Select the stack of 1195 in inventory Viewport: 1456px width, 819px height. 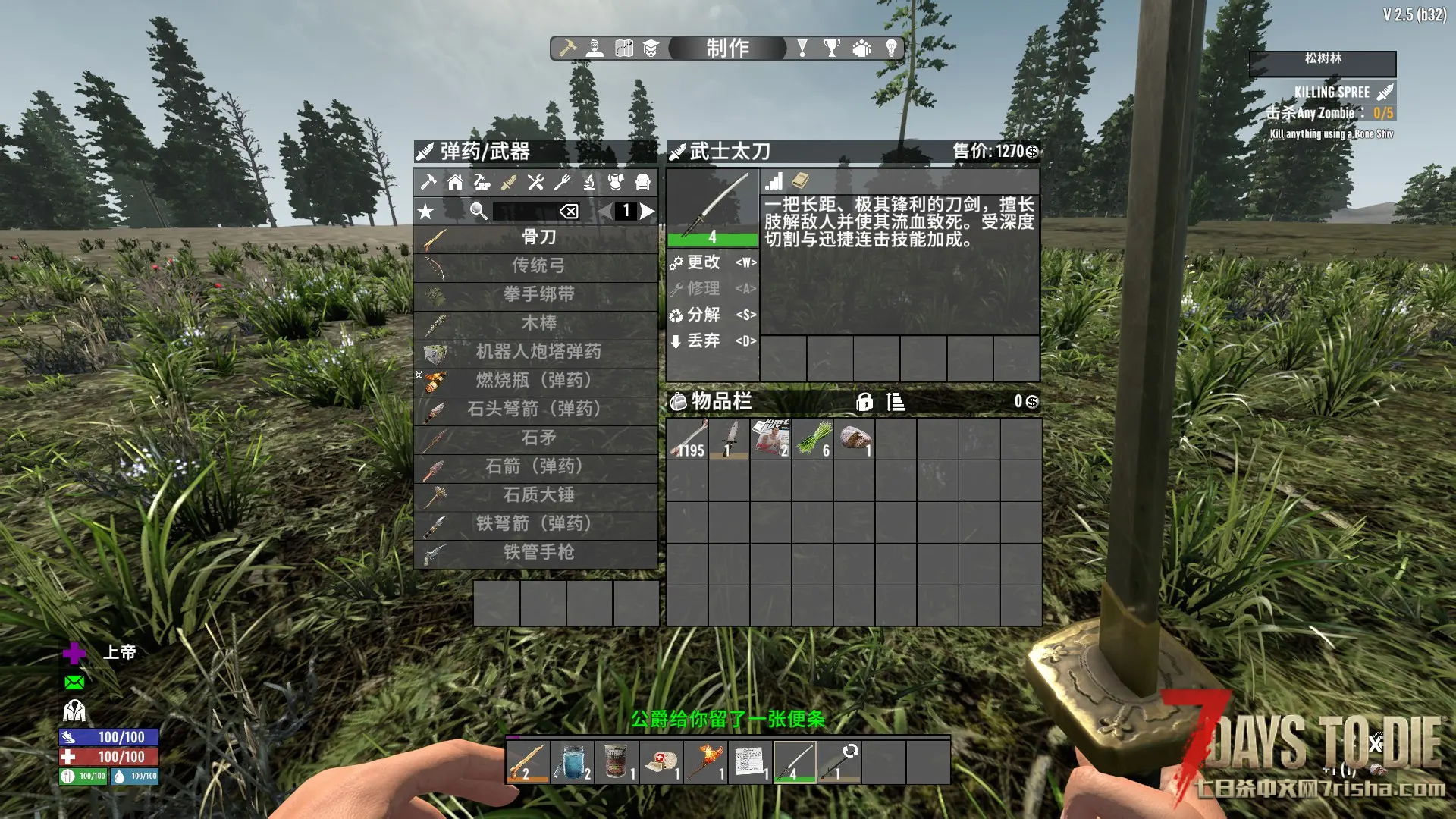(689, 439)
